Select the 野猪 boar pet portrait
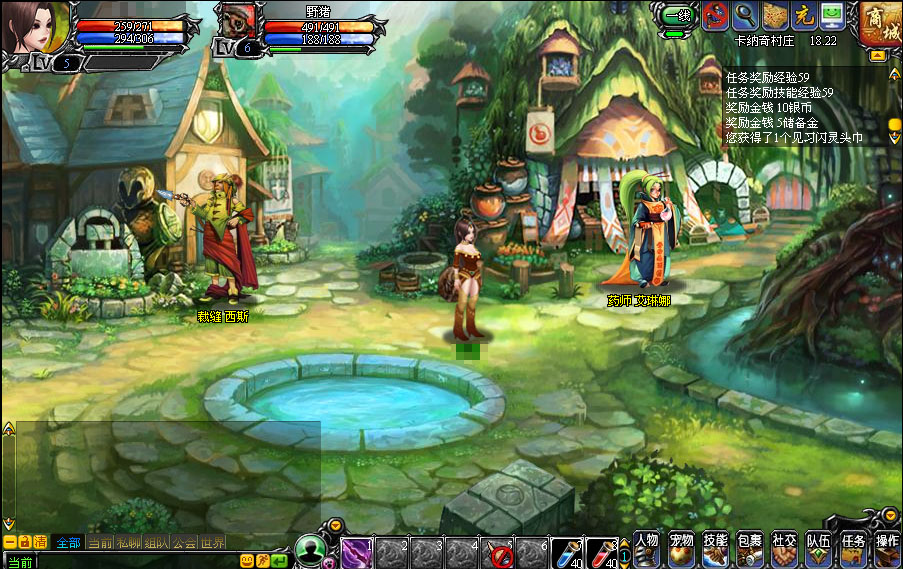 point(237,22)
